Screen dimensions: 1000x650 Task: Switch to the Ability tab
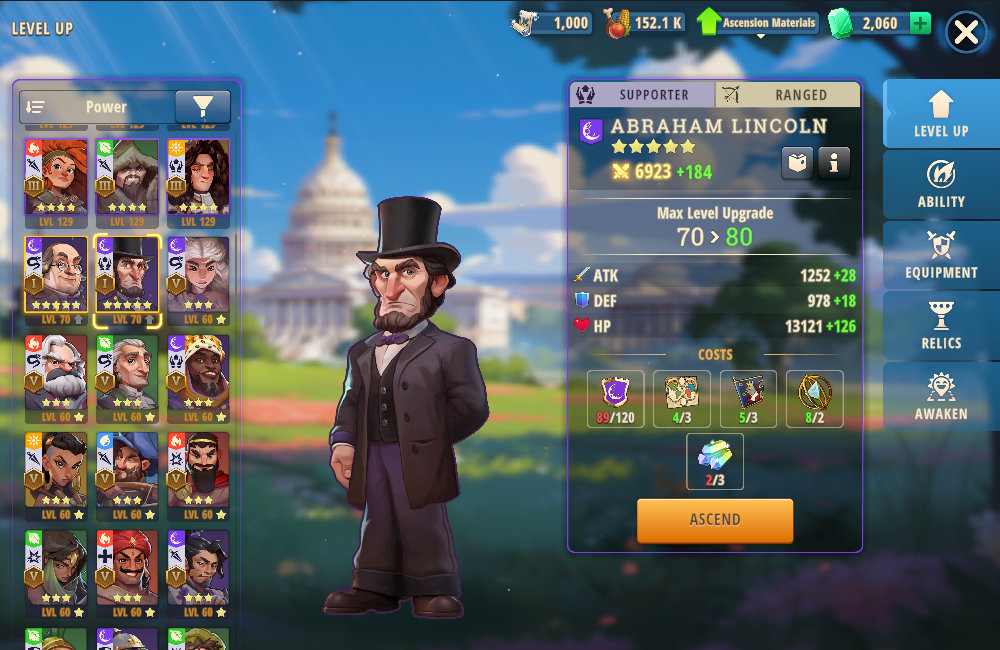pyautogui.click(x=941, y=184)
